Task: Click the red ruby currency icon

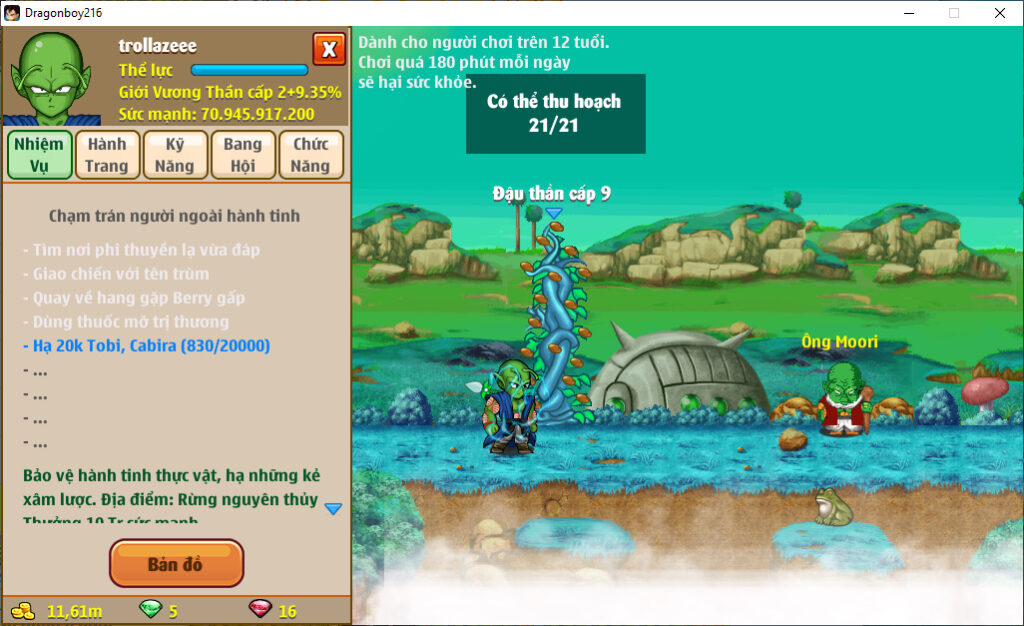Action: 259,611
